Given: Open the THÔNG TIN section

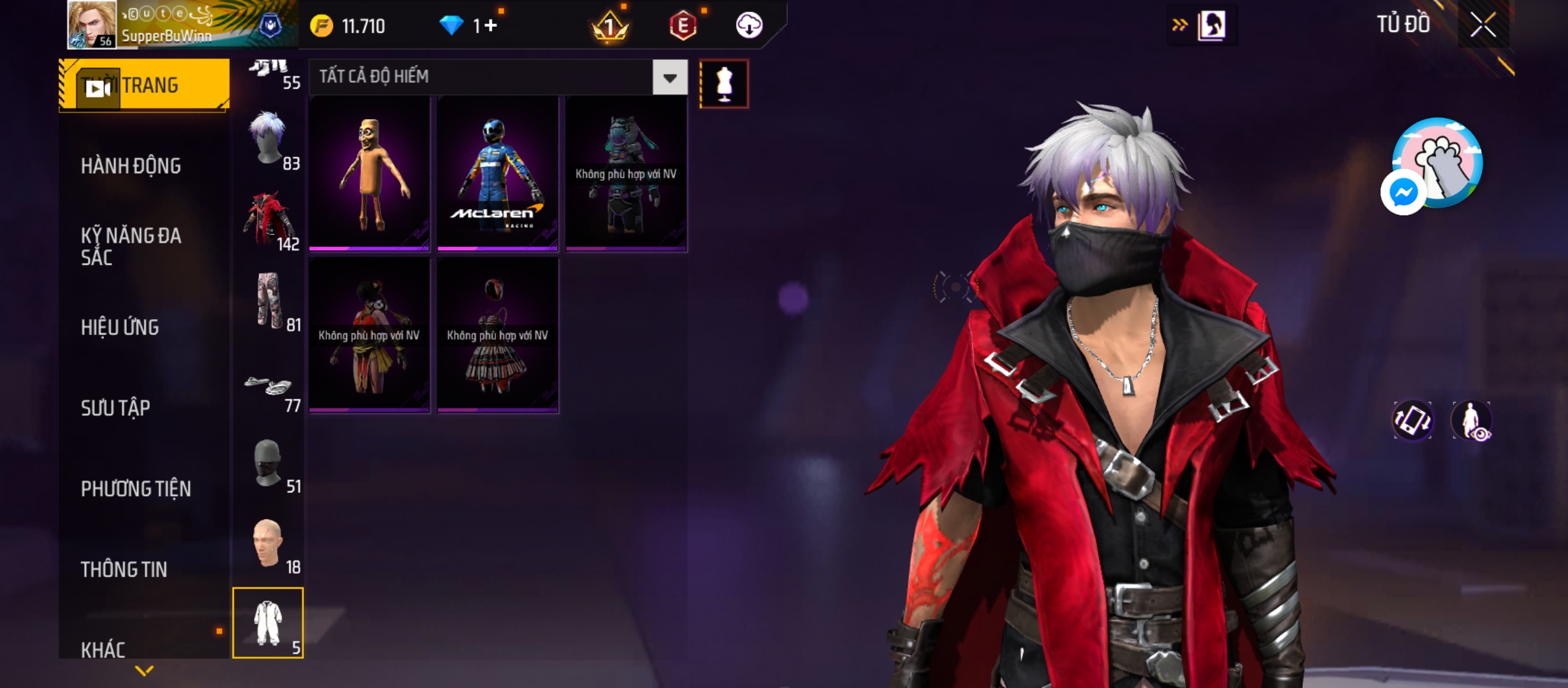Looking at the screenshot, I should coord(124,569).
